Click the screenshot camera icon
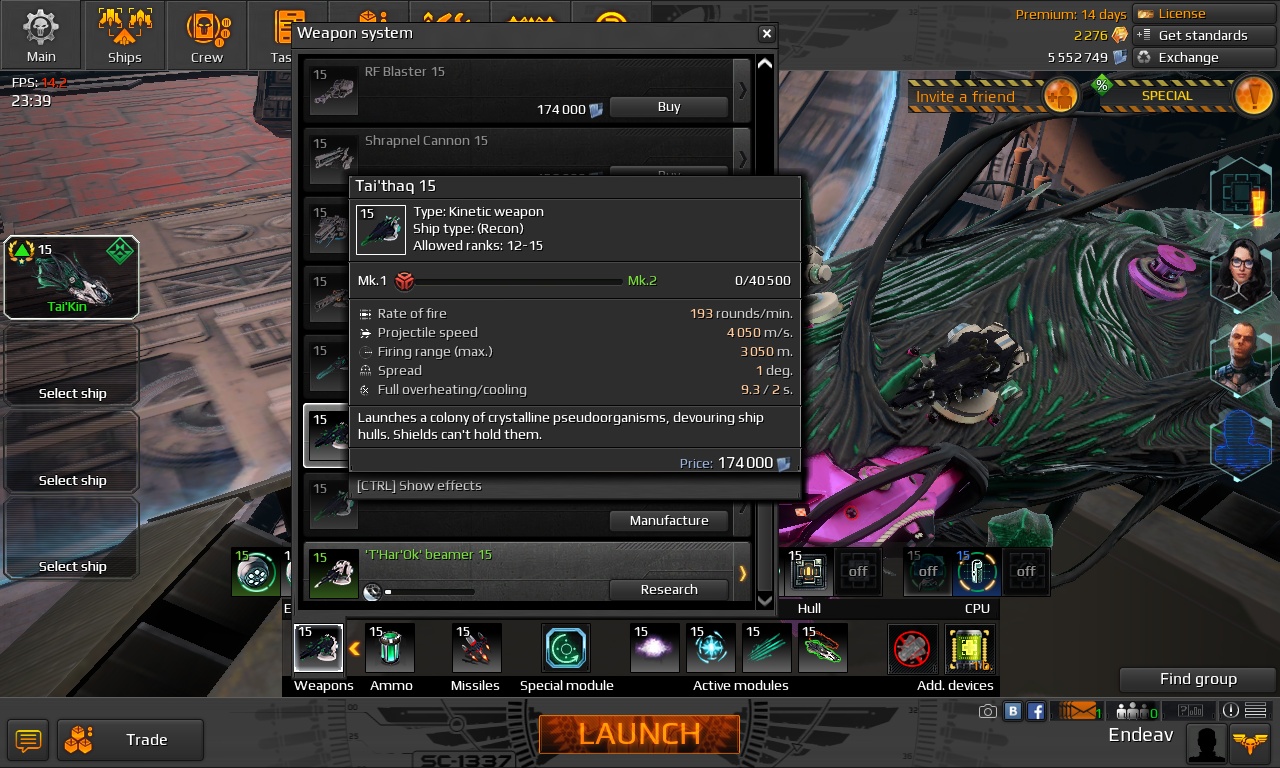 click(988, 710)
